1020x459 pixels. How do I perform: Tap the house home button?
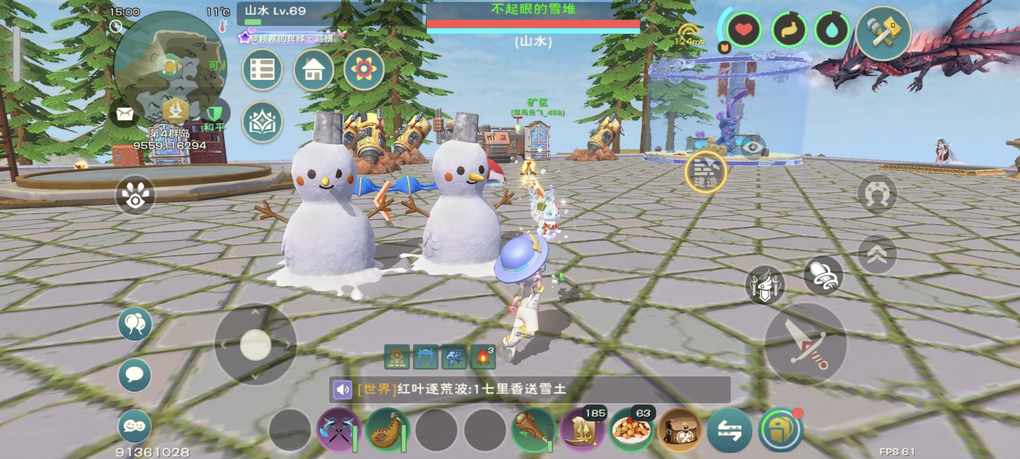(x=313, y=70)
